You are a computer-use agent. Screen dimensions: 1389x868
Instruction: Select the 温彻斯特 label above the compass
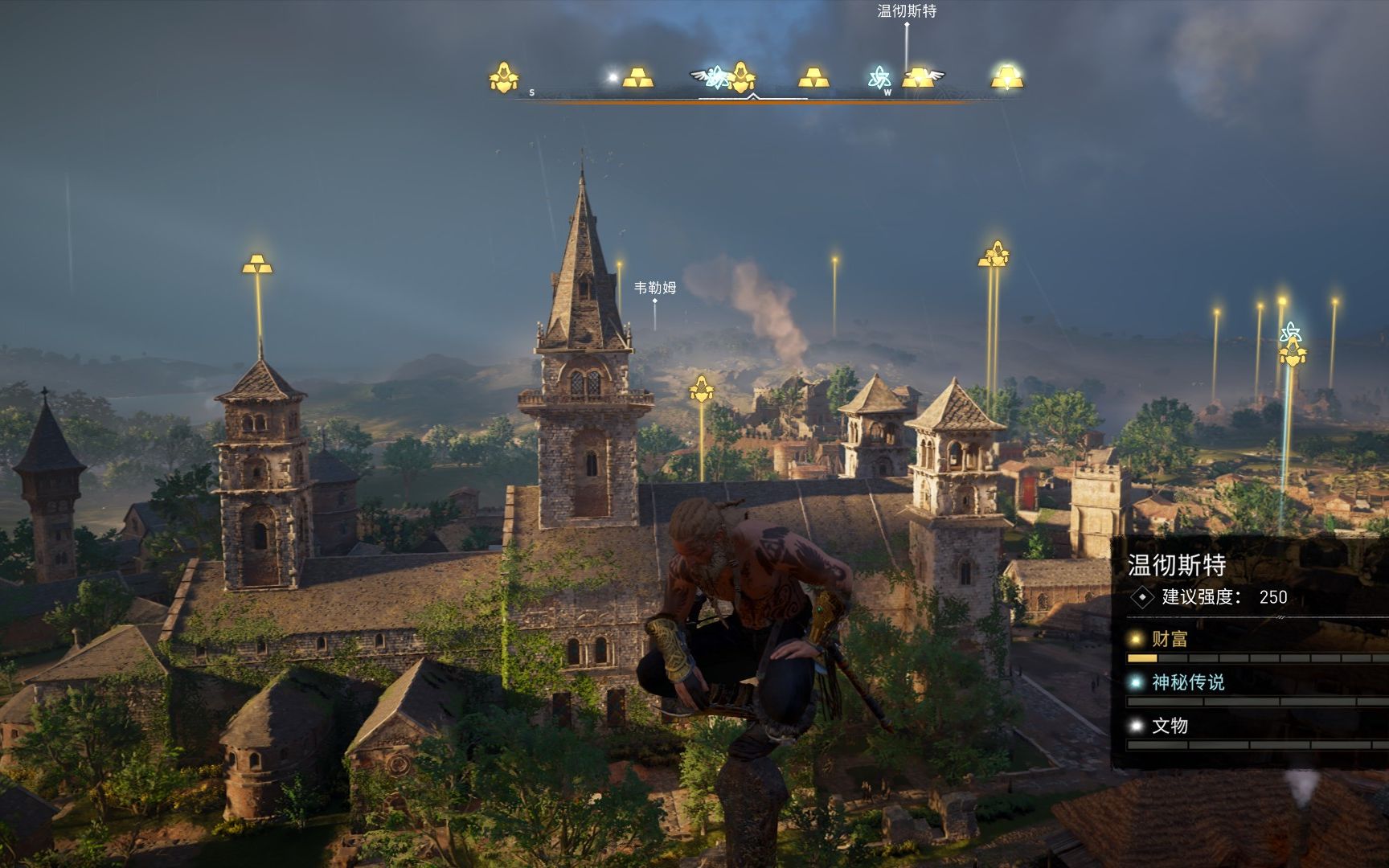pyautogui.click(x=907, y=11)
